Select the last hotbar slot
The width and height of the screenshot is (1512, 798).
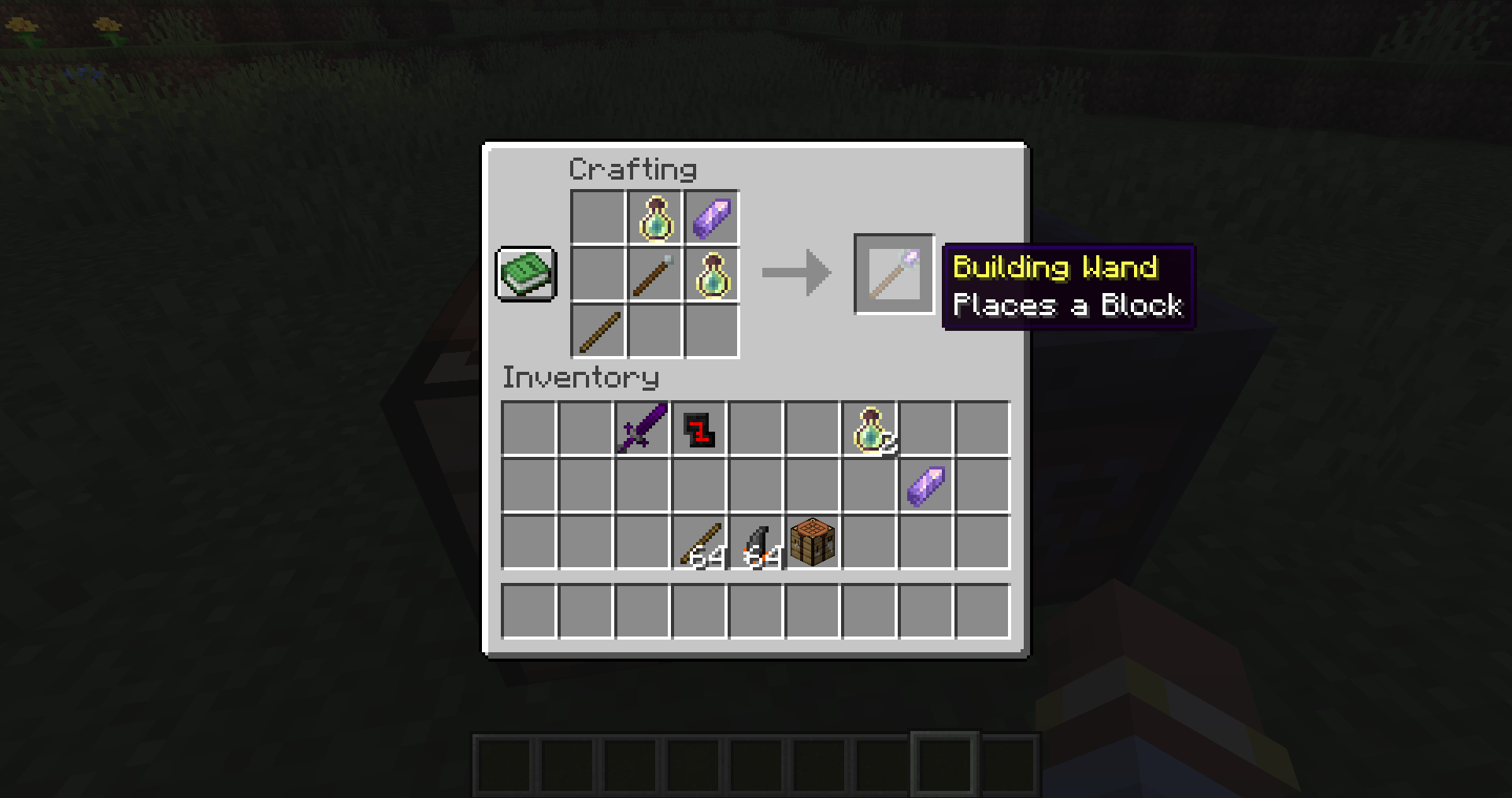pos(1010,763)
